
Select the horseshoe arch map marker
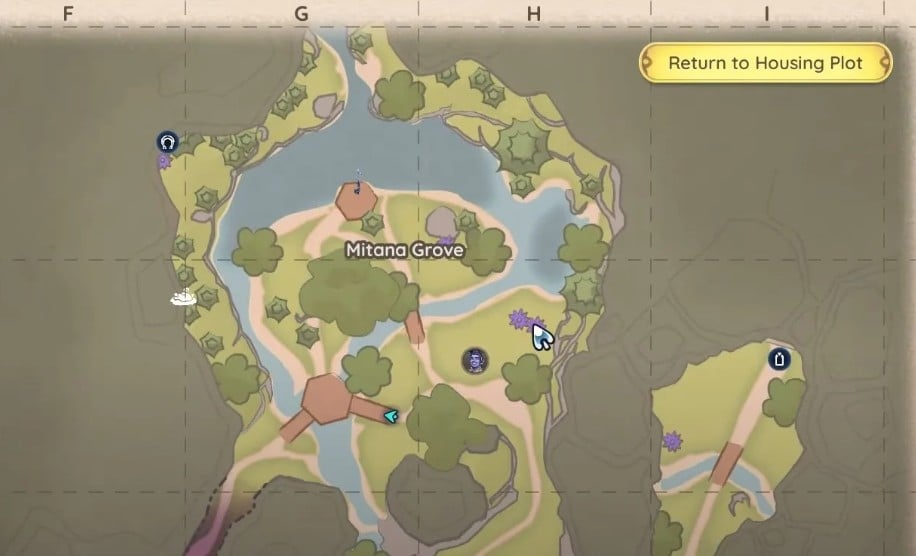[x=166, y=142]
